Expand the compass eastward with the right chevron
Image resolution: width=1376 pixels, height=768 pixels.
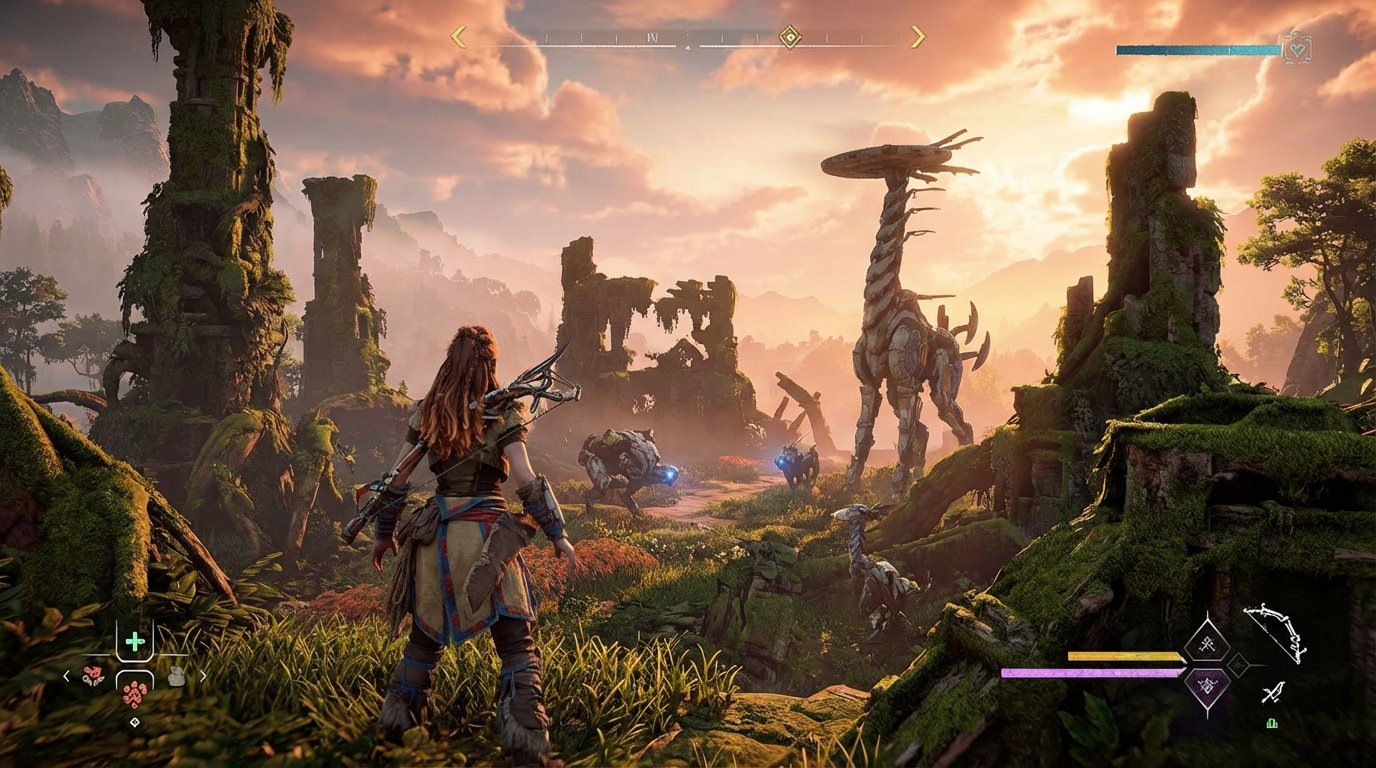click(x=918, y=35)
